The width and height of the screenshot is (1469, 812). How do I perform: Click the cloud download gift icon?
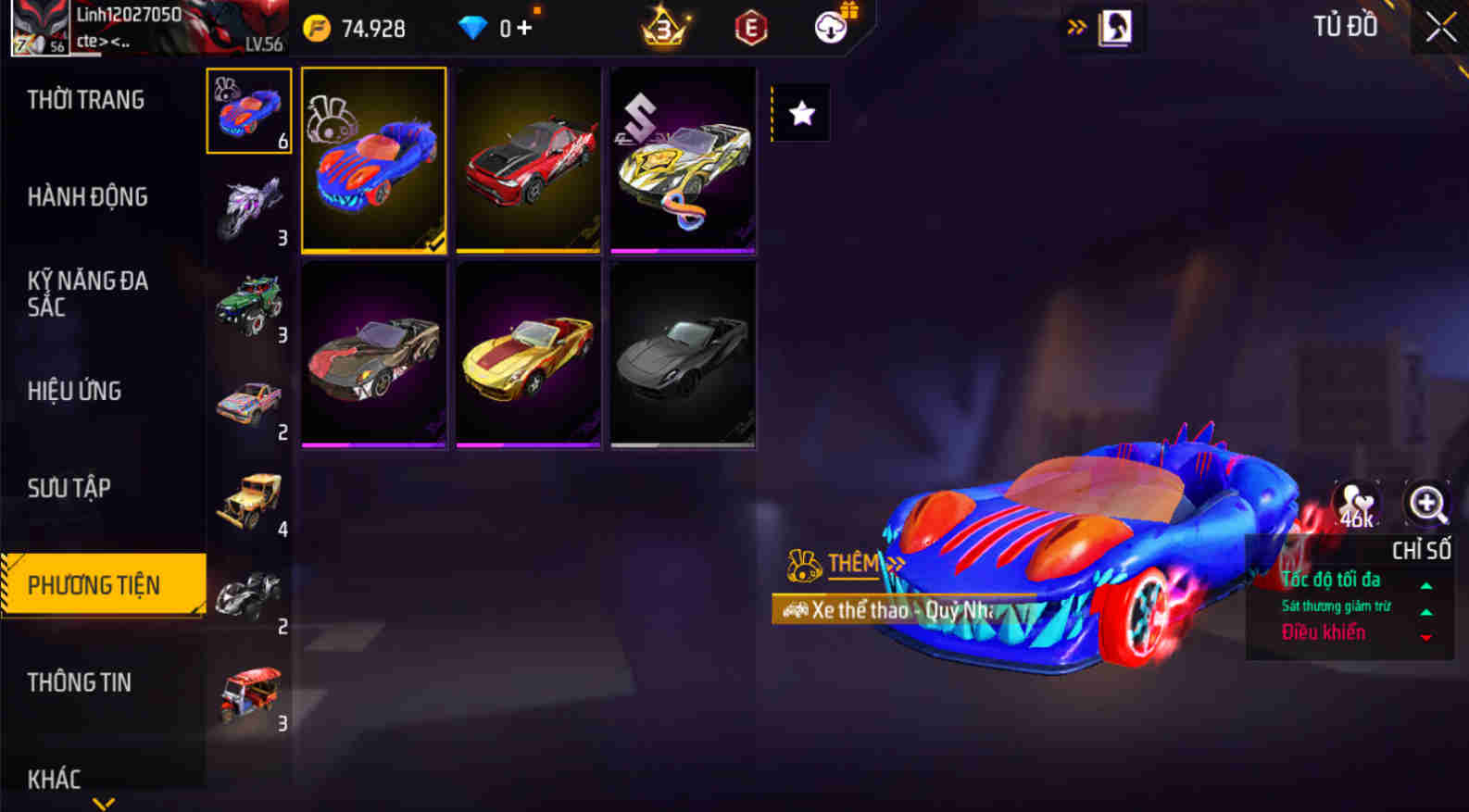tap(829, 26)
